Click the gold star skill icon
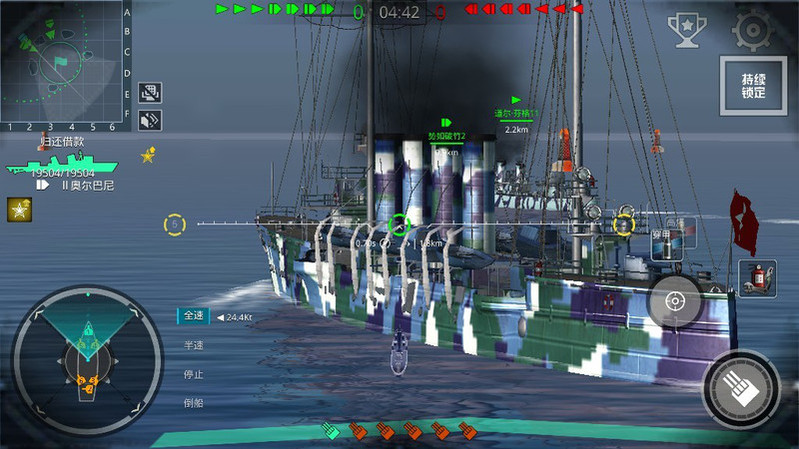Viewport: 799px width, 449px height. (x=18, y=209)
